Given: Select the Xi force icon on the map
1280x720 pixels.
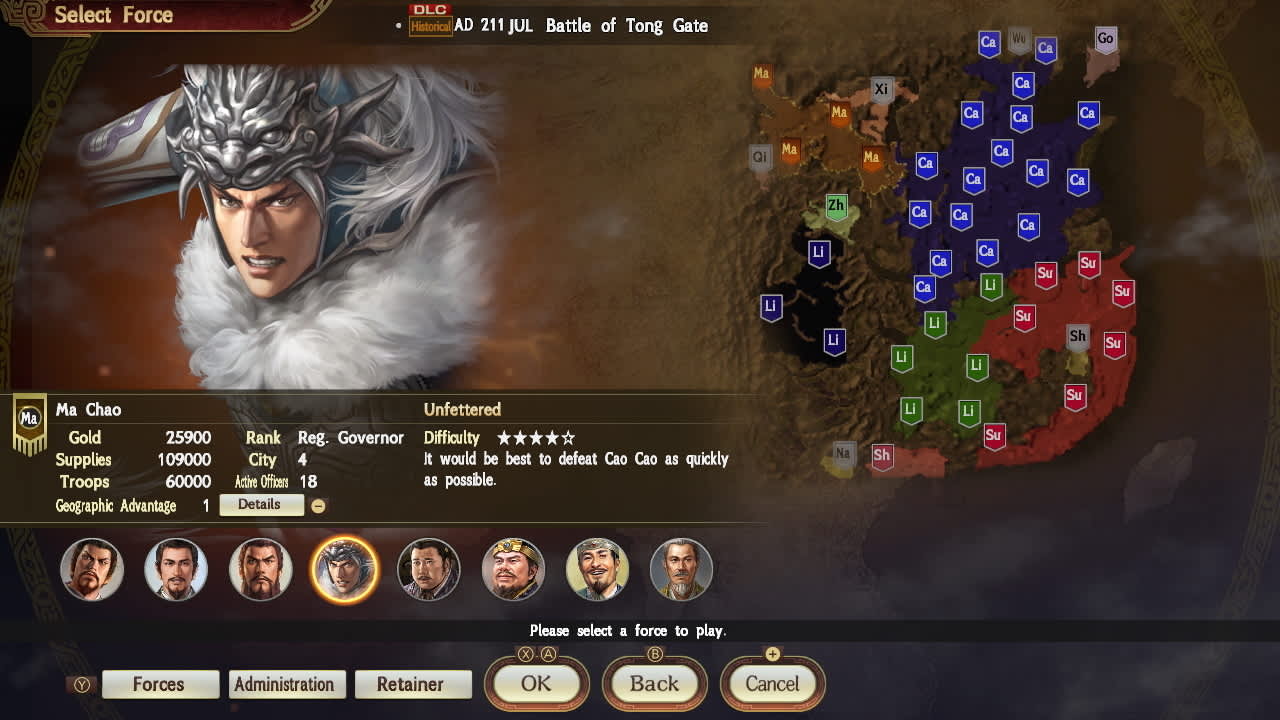Looking at the screenshot, I should (x=881, y=88).
